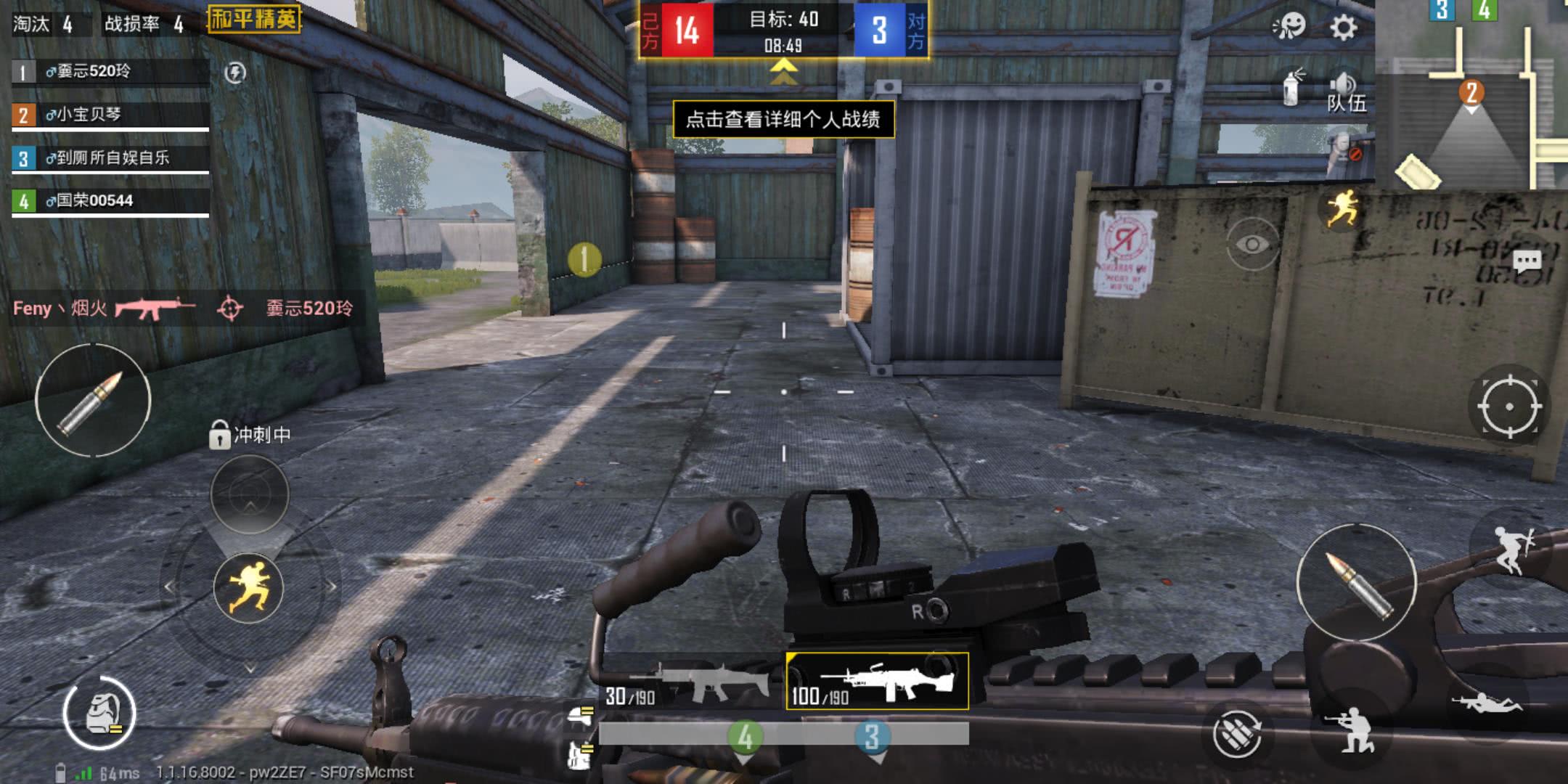Screen dimensions: 1568x784
Task: Open the settings gear menu
Action: click(x=1343, y=28)
